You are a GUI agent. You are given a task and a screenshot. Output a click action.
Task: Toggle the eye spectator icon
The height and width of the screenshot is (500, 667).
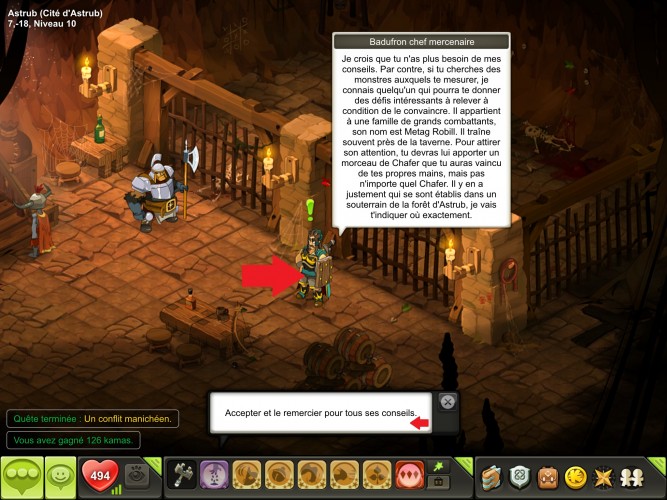pos(137,476)
